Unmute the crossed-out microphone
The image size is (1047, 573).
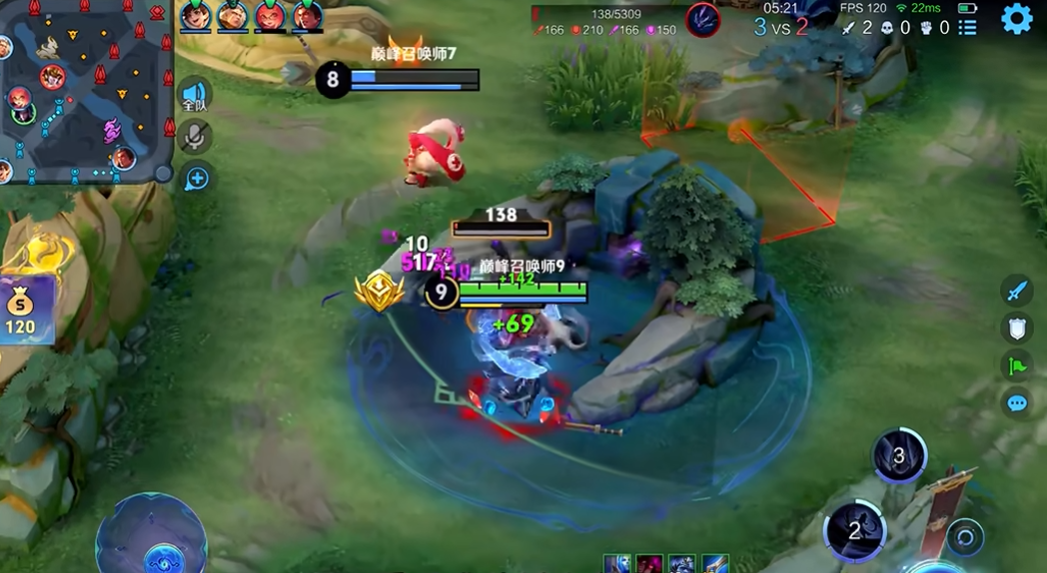(196, 137)
